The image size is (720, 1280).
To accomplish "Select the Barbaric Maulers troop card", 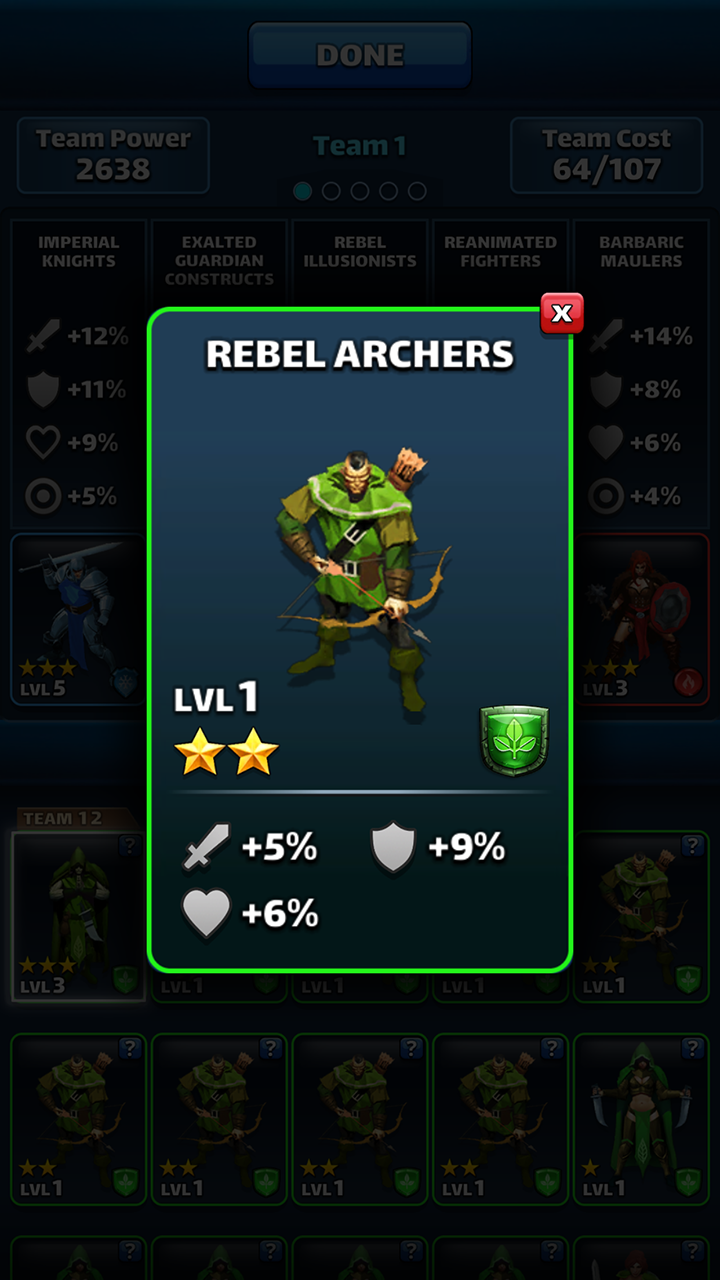I will (x=642, y=620).
